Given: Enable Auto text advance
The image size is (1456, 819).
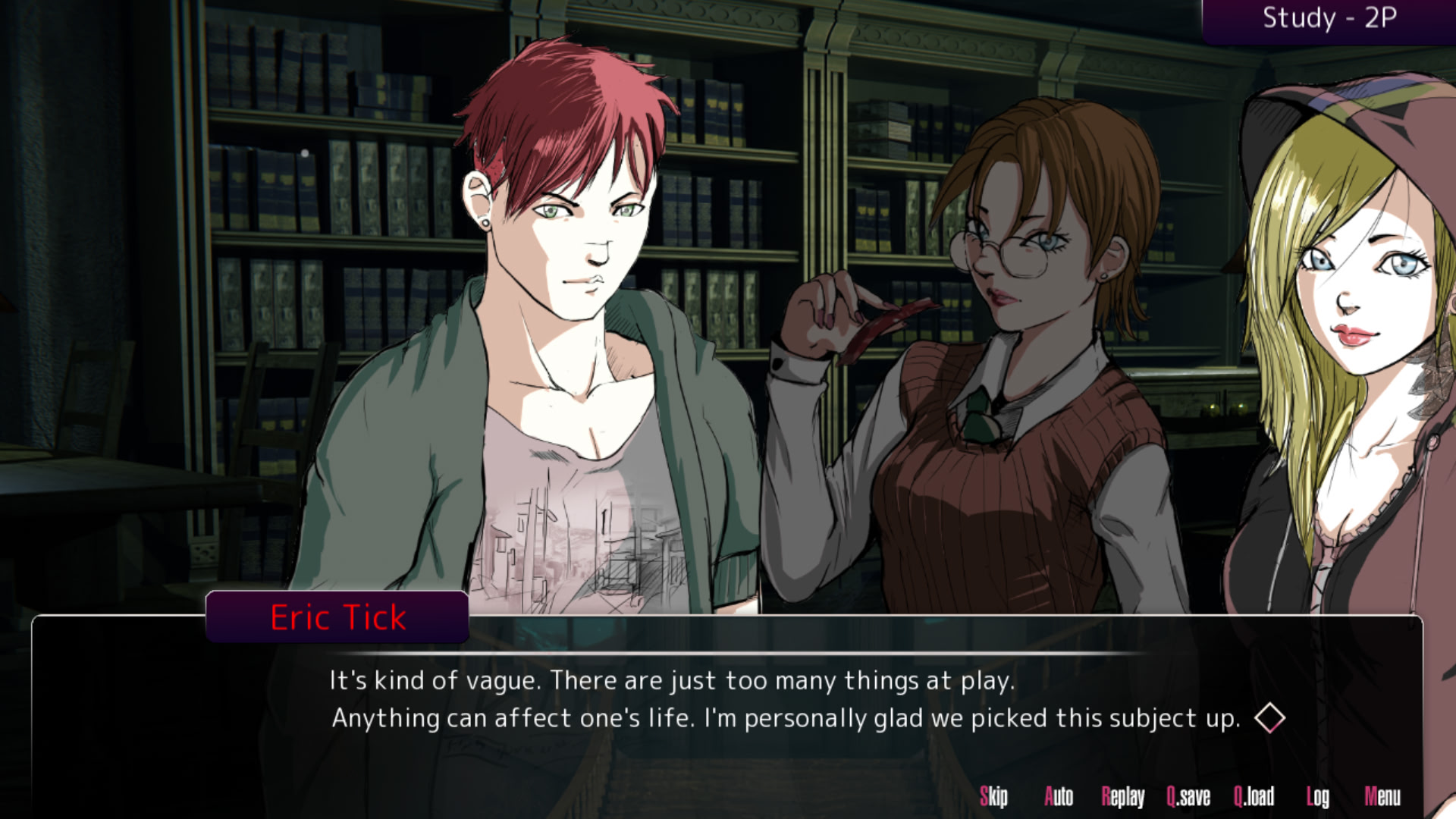Looking at the screenshot, I should pyautogui.click(x=1059, y=796).
